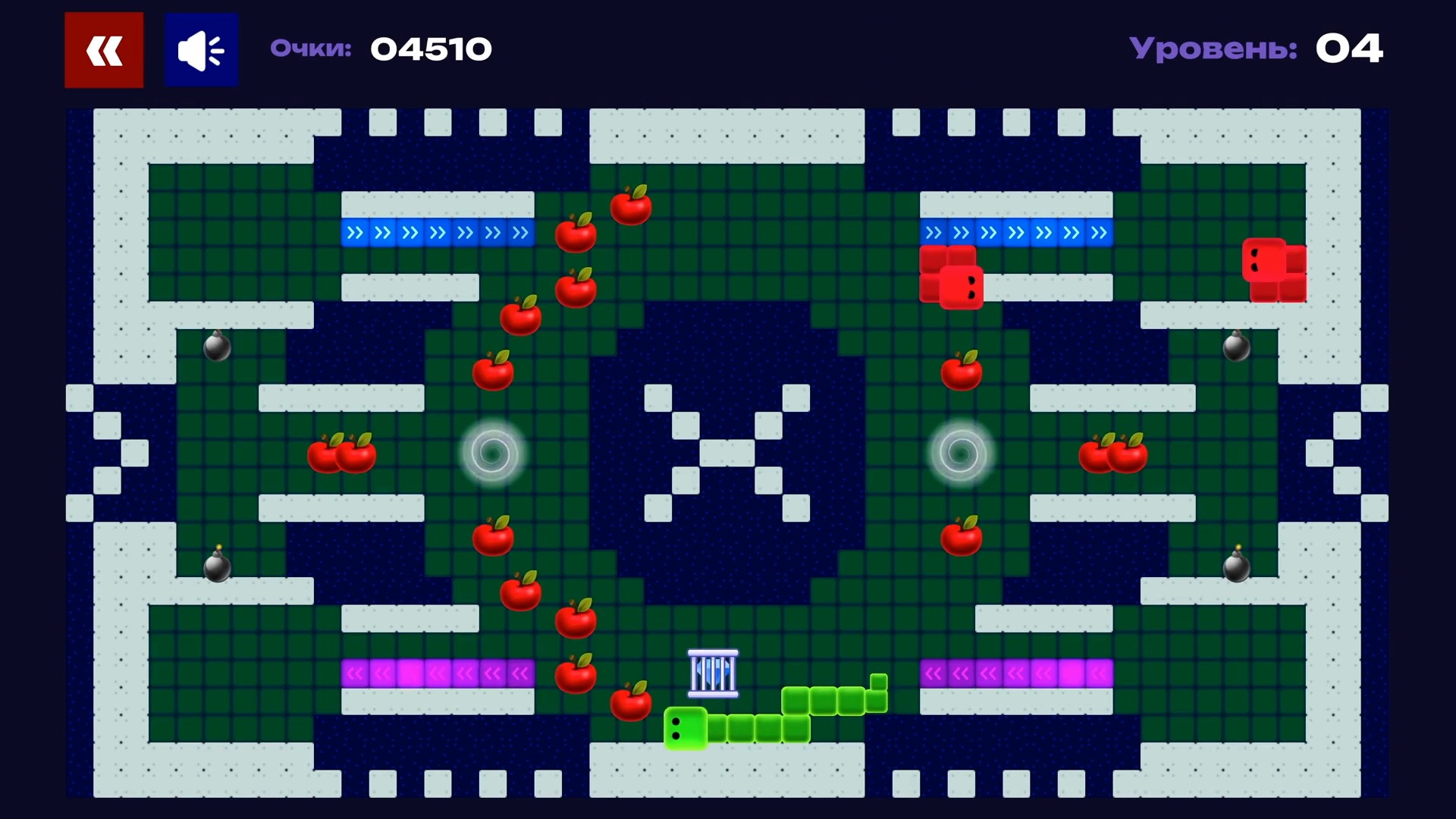Click the blue right-arrow conveyor strip on the left
1456x819 pixels.
point(438,233)
